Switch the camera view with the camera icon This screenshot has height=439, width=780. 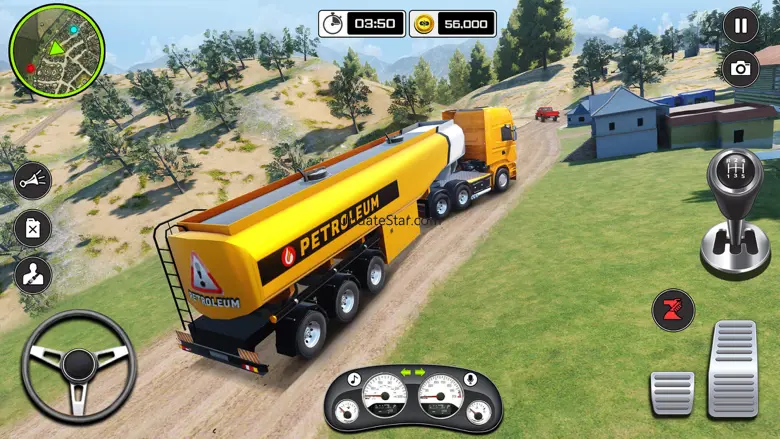[x=740, y=68]
